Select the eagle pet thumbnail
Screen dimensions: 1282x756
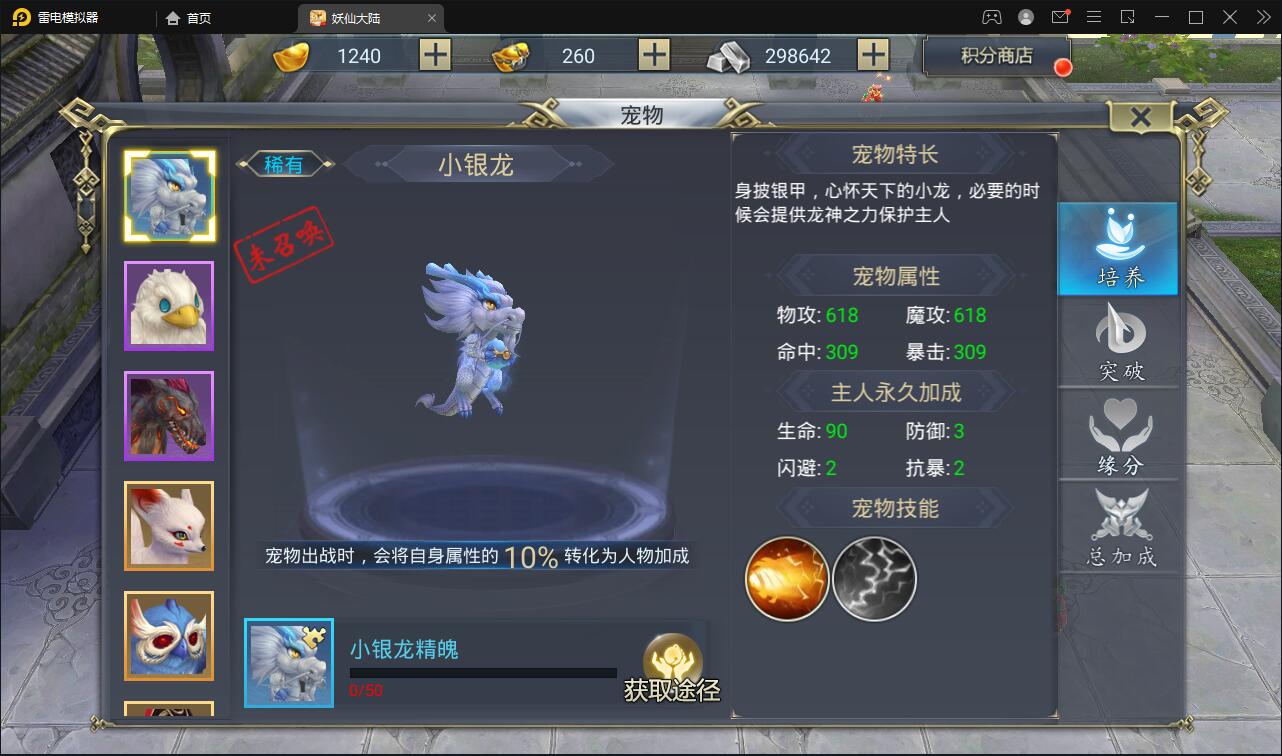point(168,305)
